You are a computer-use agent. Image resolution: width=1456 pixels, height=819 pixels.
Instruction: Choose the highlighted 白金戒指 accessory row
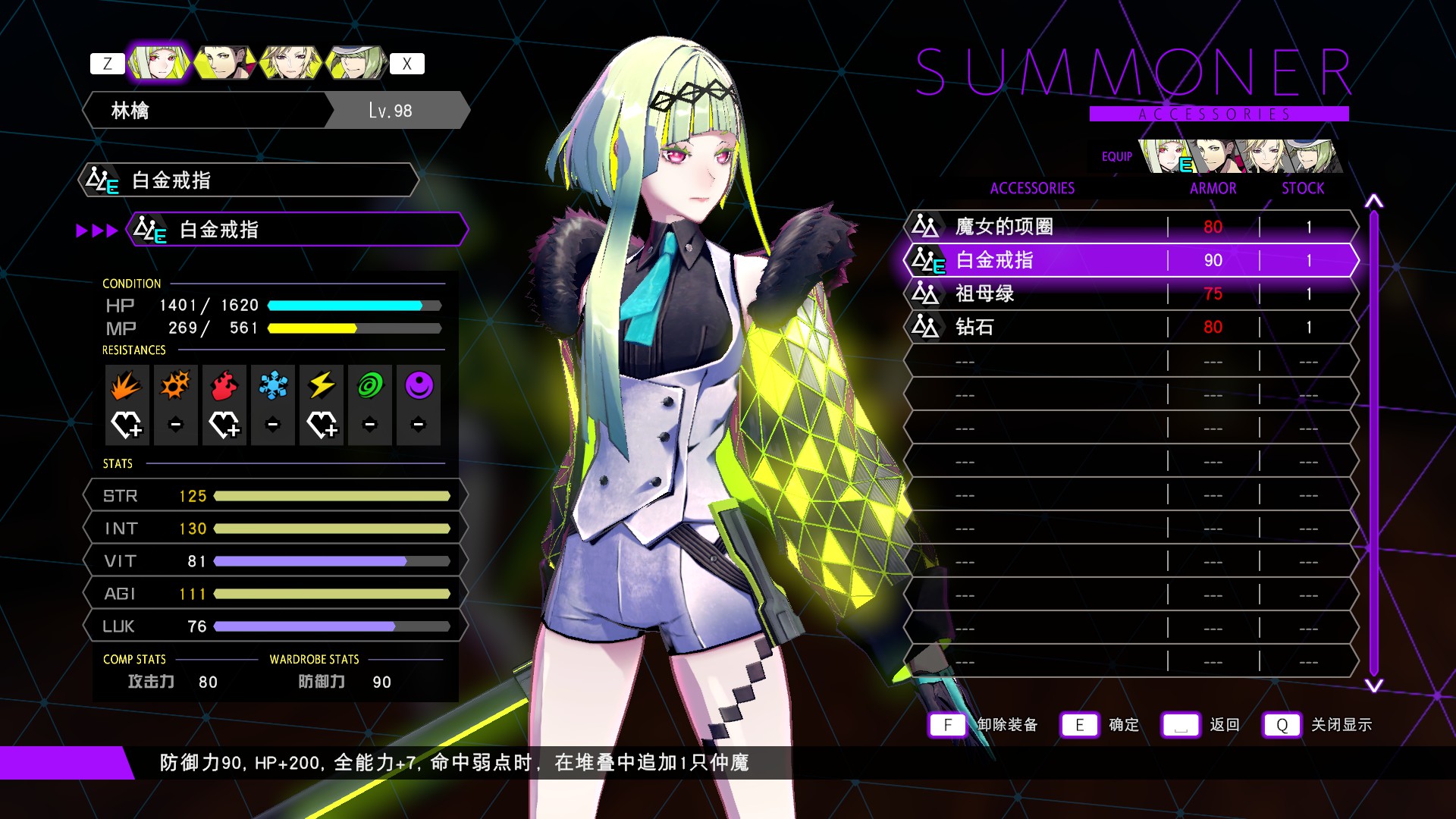coord(1130,260)
